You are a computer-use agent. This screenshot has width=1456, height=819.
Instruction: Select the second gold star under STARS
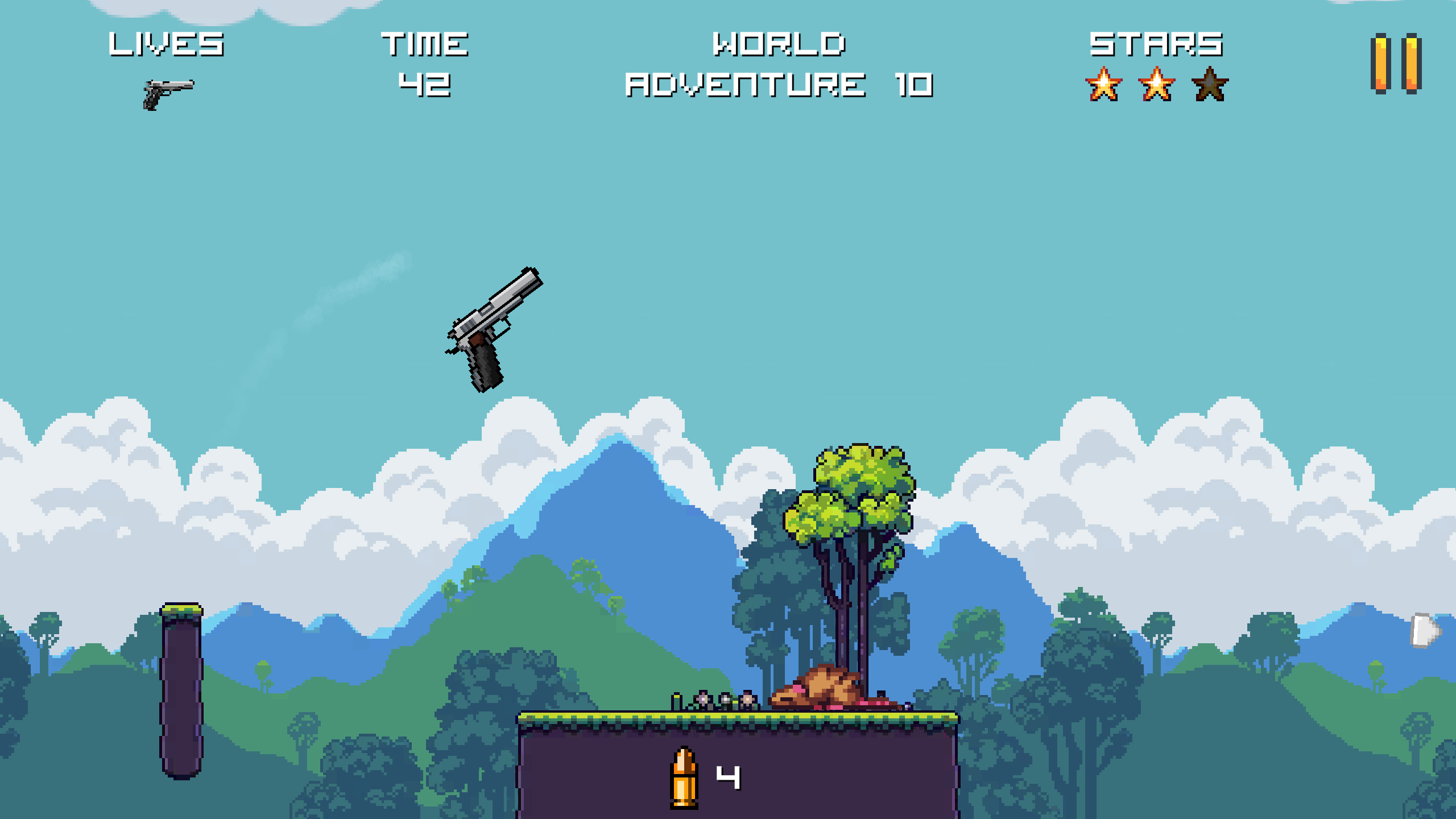coord(1156,86)
